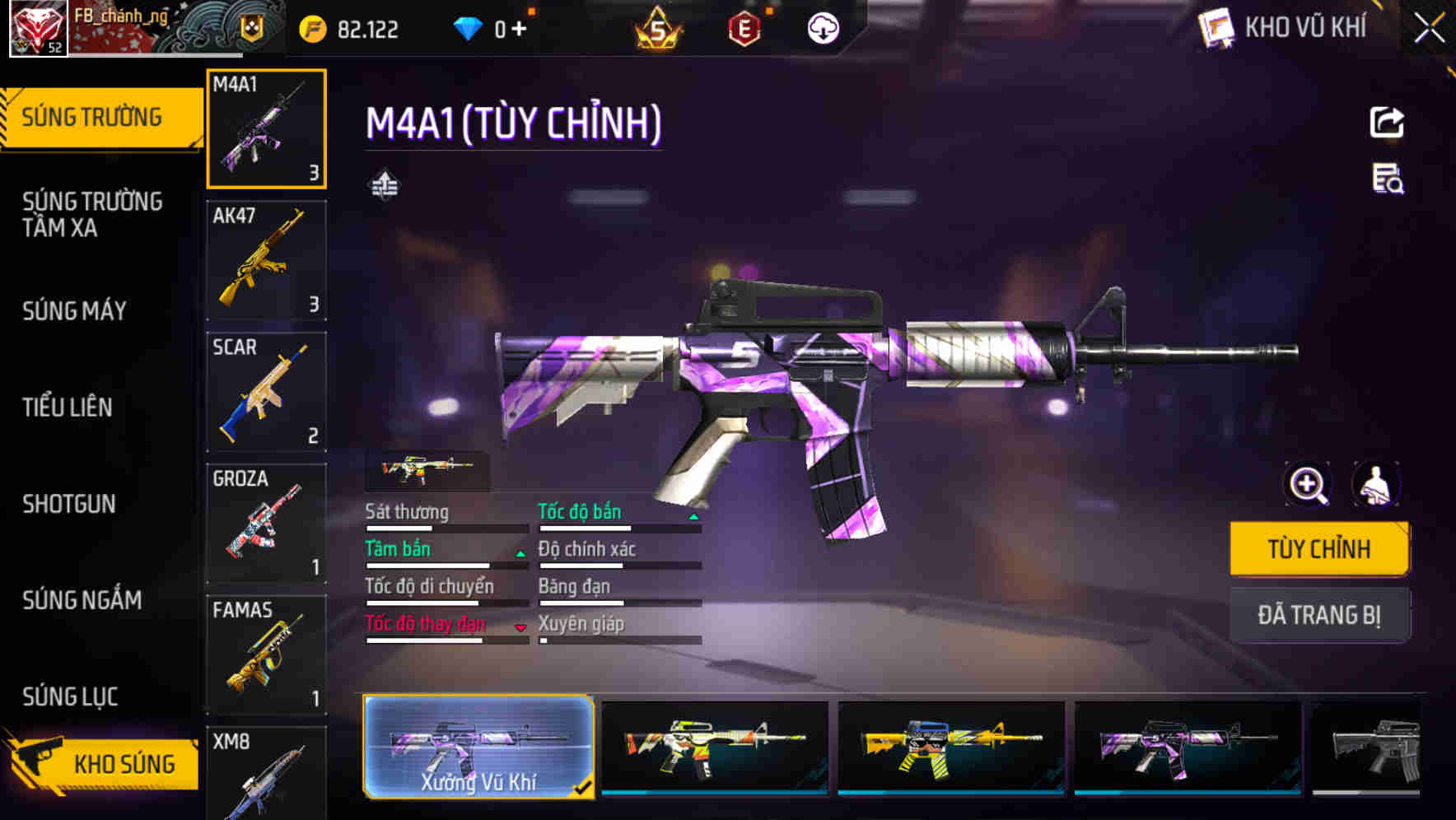Viewport: 1456px width, 820px height.
Task: Expand the Tầm bắn stat arrow
Action: tap(519, 553)
